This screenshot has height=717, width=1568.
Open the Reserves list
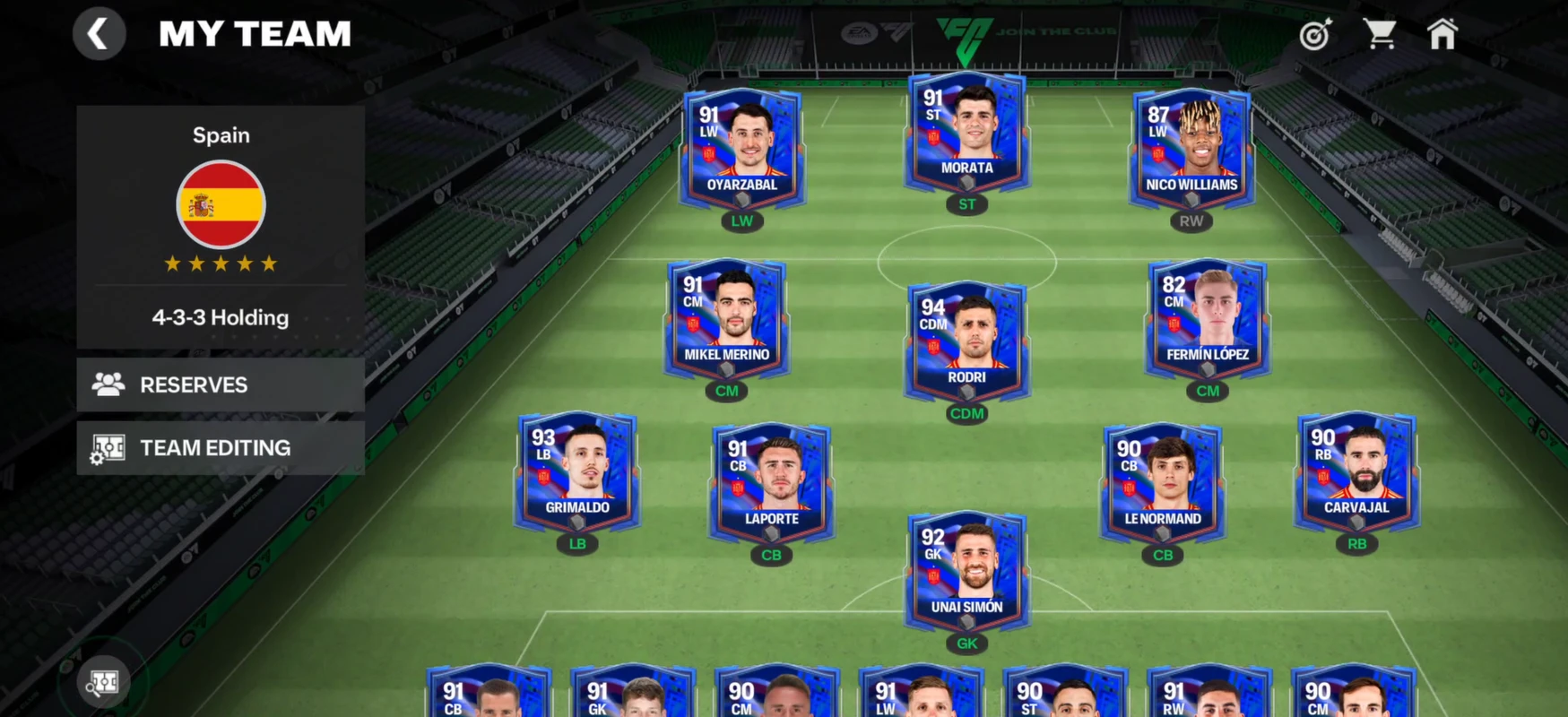[x=221, y=384]
